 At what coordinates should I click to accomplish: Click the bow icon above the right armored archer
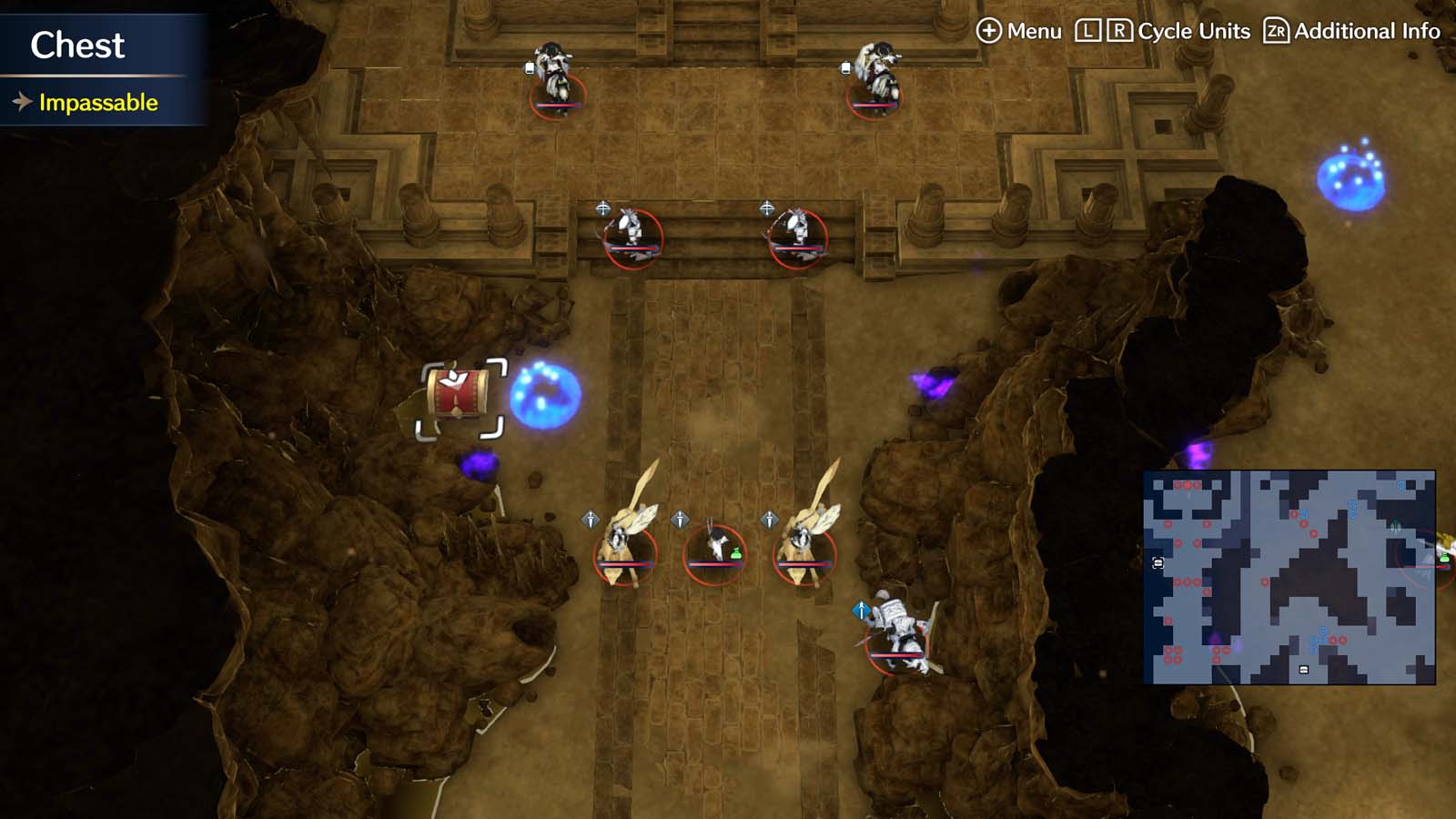(768, 207)
